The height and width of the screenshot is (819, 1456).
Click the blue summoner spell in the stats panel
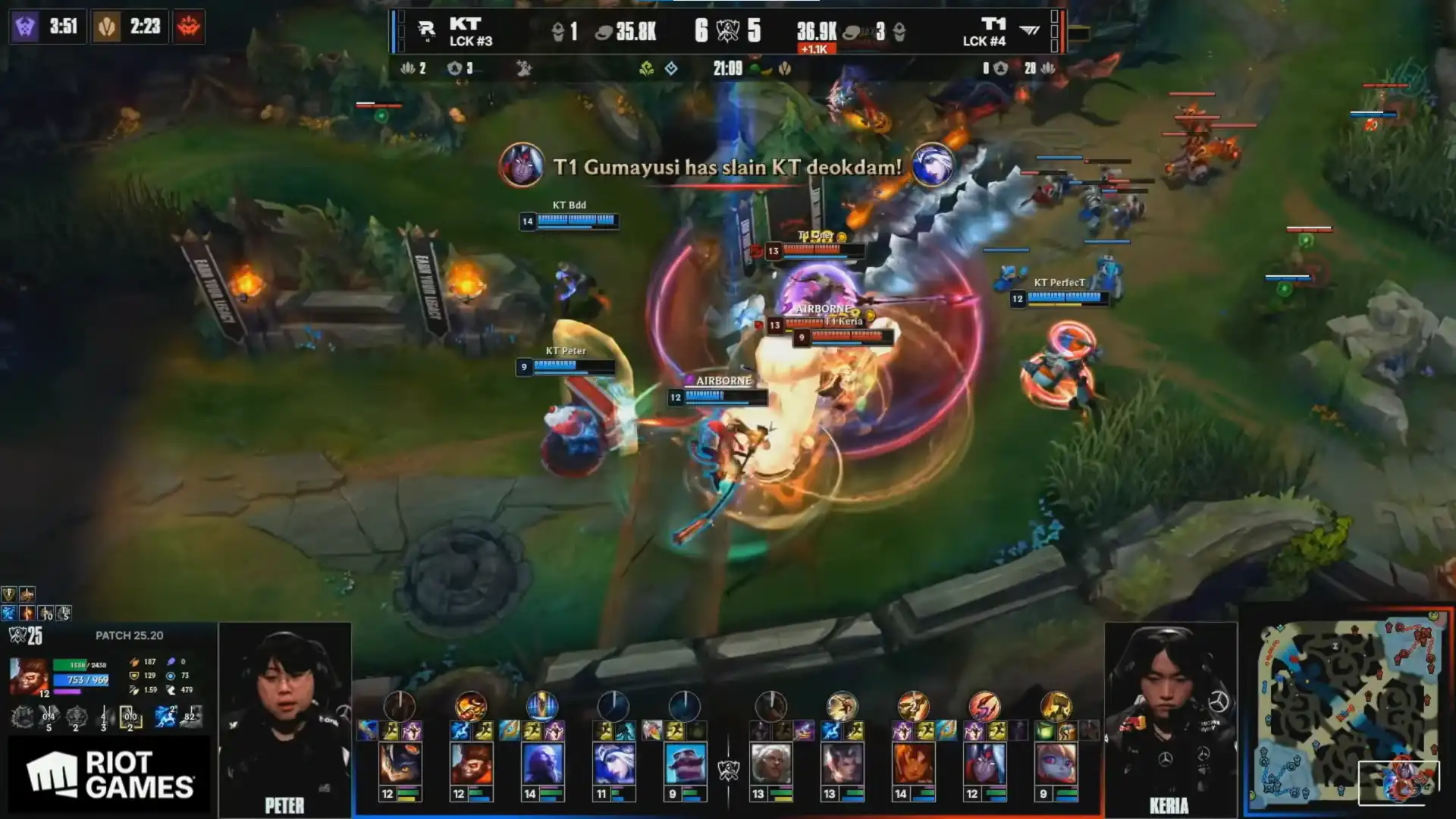165,717
